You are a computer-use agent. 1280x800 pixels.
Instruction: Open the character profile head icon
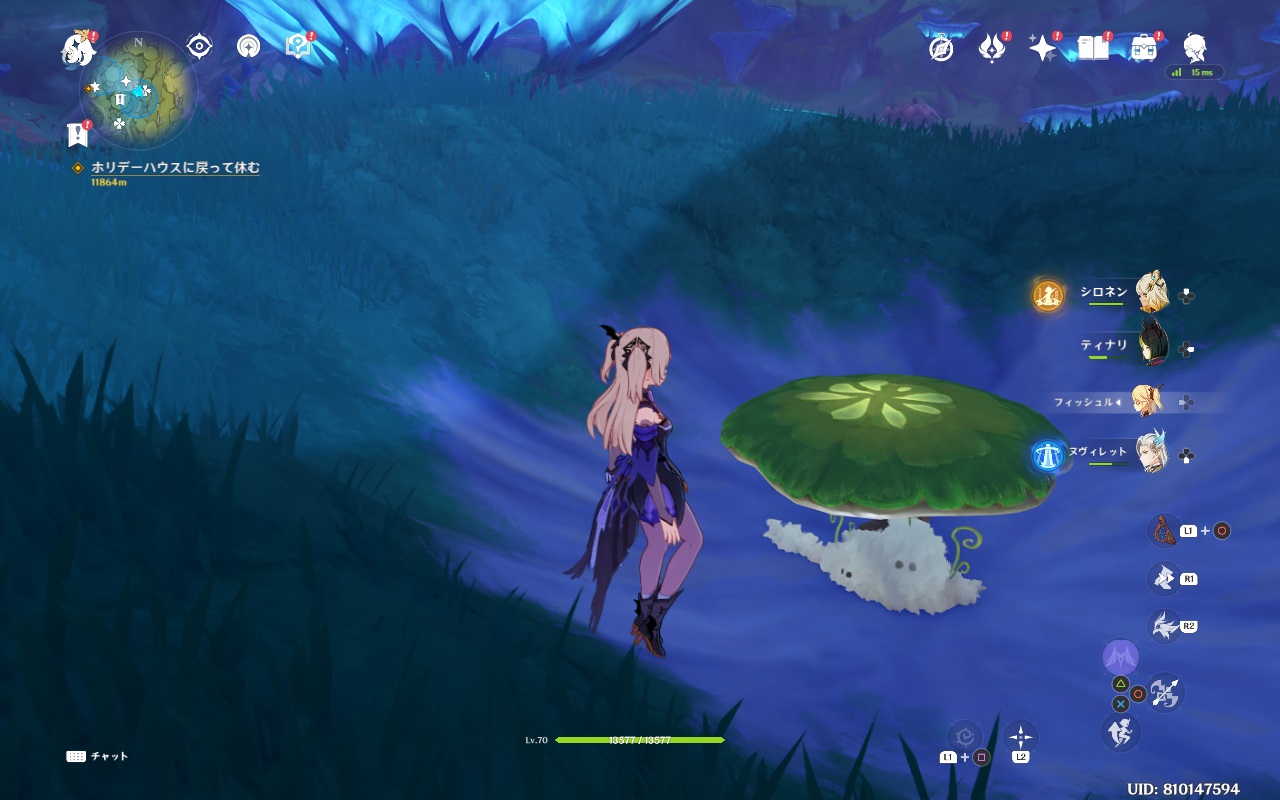1194,48
